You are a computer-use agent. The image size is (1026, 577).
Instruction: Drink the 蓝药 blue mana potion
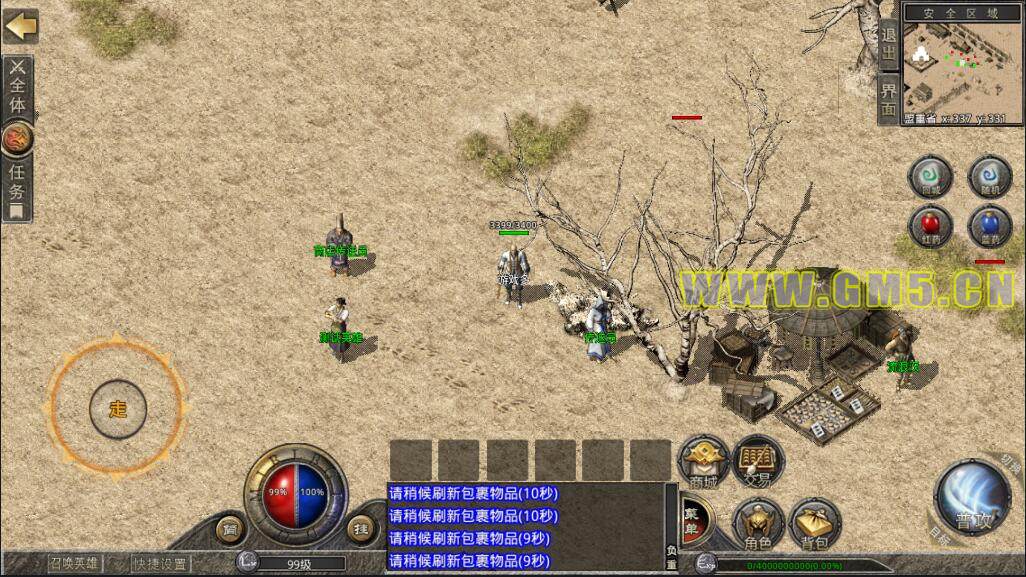[x=990, y=226]
